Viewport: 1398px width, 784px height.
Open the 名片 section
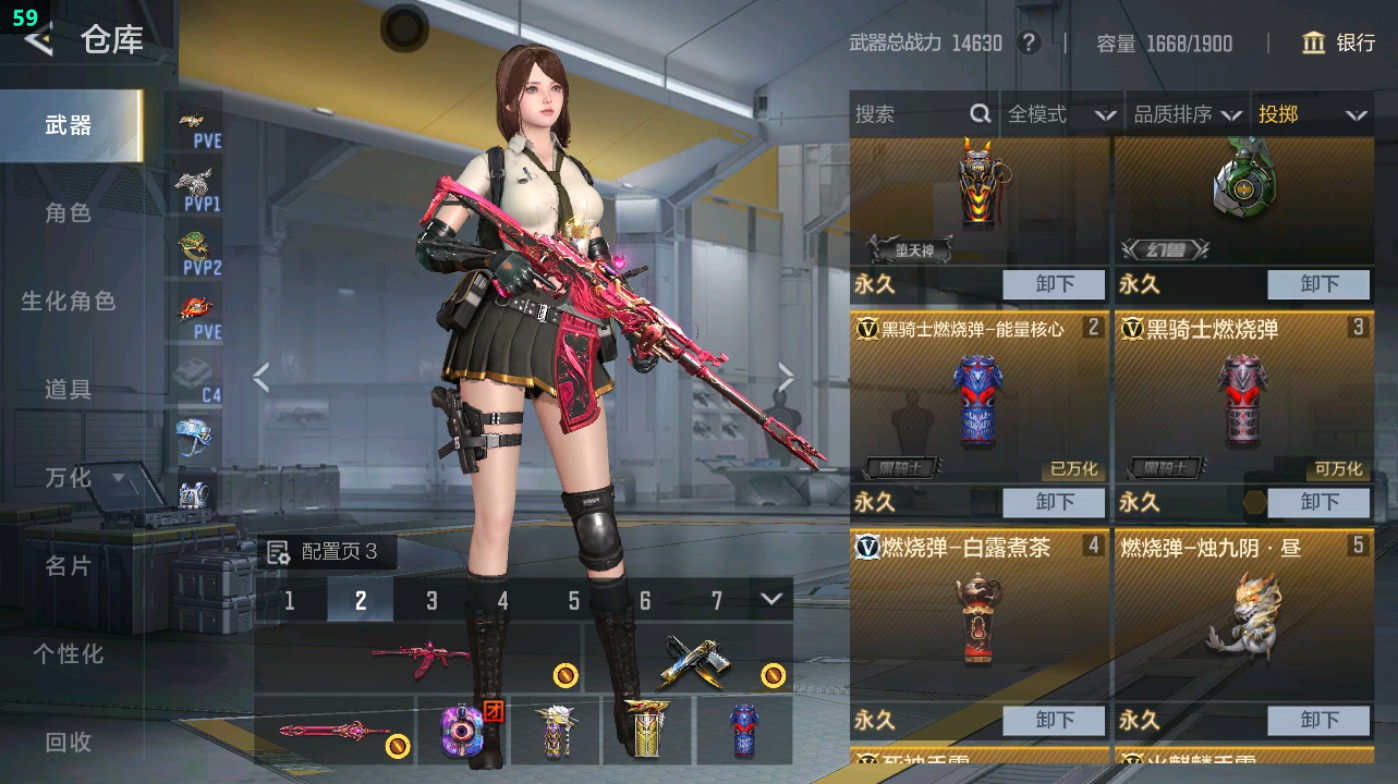(68, 566)
